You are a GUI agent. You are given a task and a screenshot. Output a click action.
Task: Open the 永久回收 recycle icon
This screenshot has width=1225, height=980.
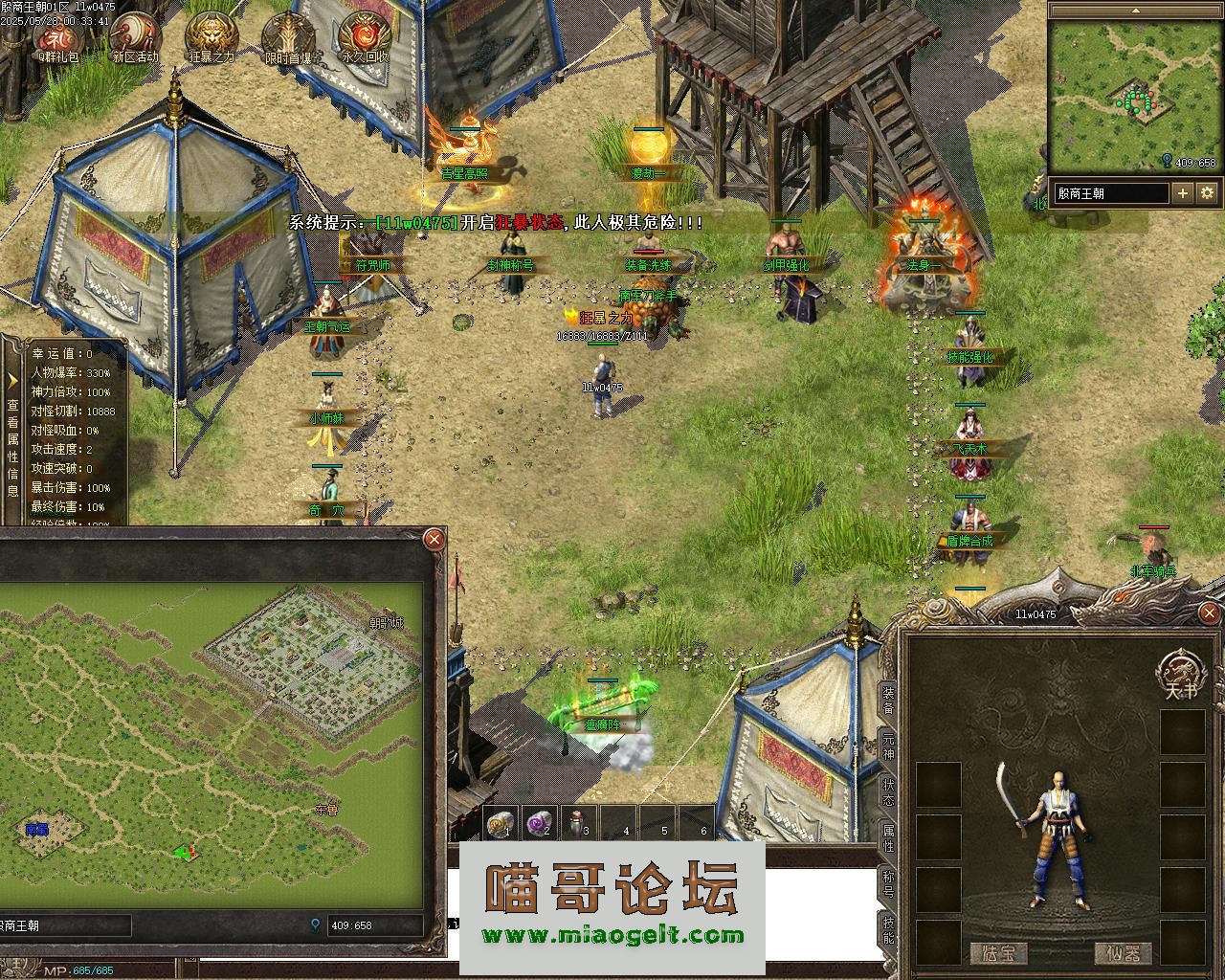coord(366,36)
